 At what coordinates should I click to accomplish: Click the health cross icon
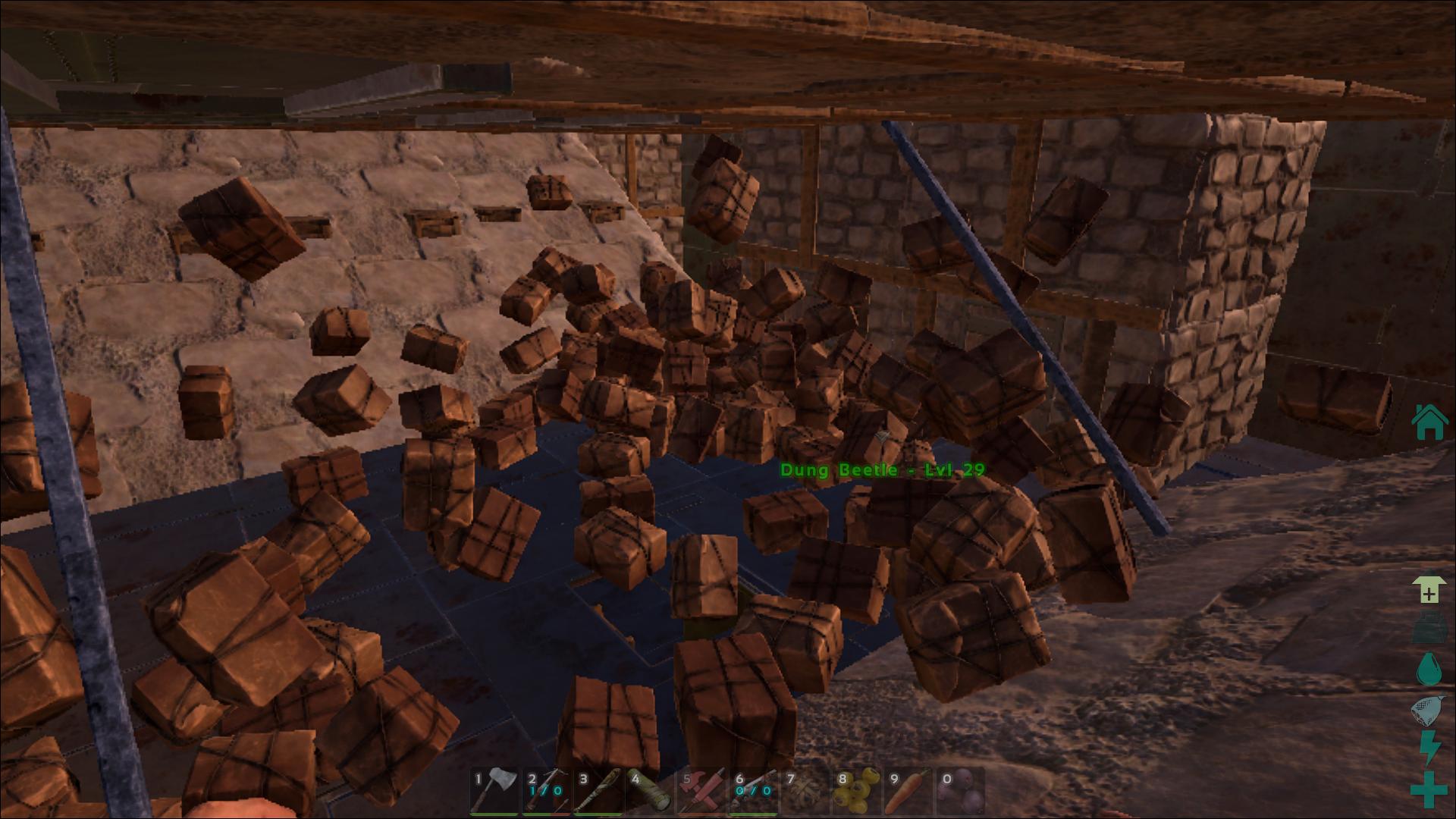tap(1429, 789)
